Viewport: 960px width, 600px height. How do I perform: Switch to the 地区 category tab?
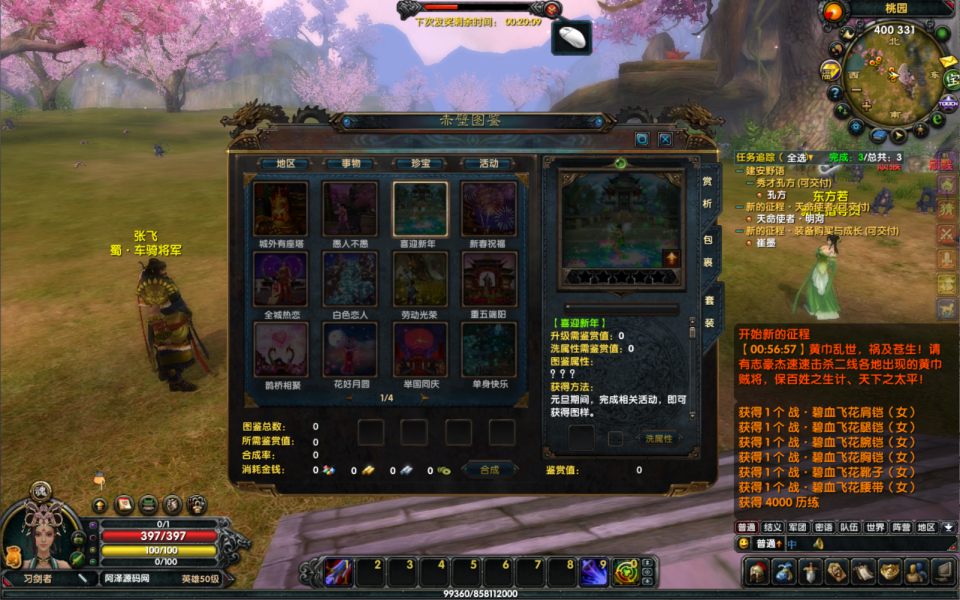point(285,163)
